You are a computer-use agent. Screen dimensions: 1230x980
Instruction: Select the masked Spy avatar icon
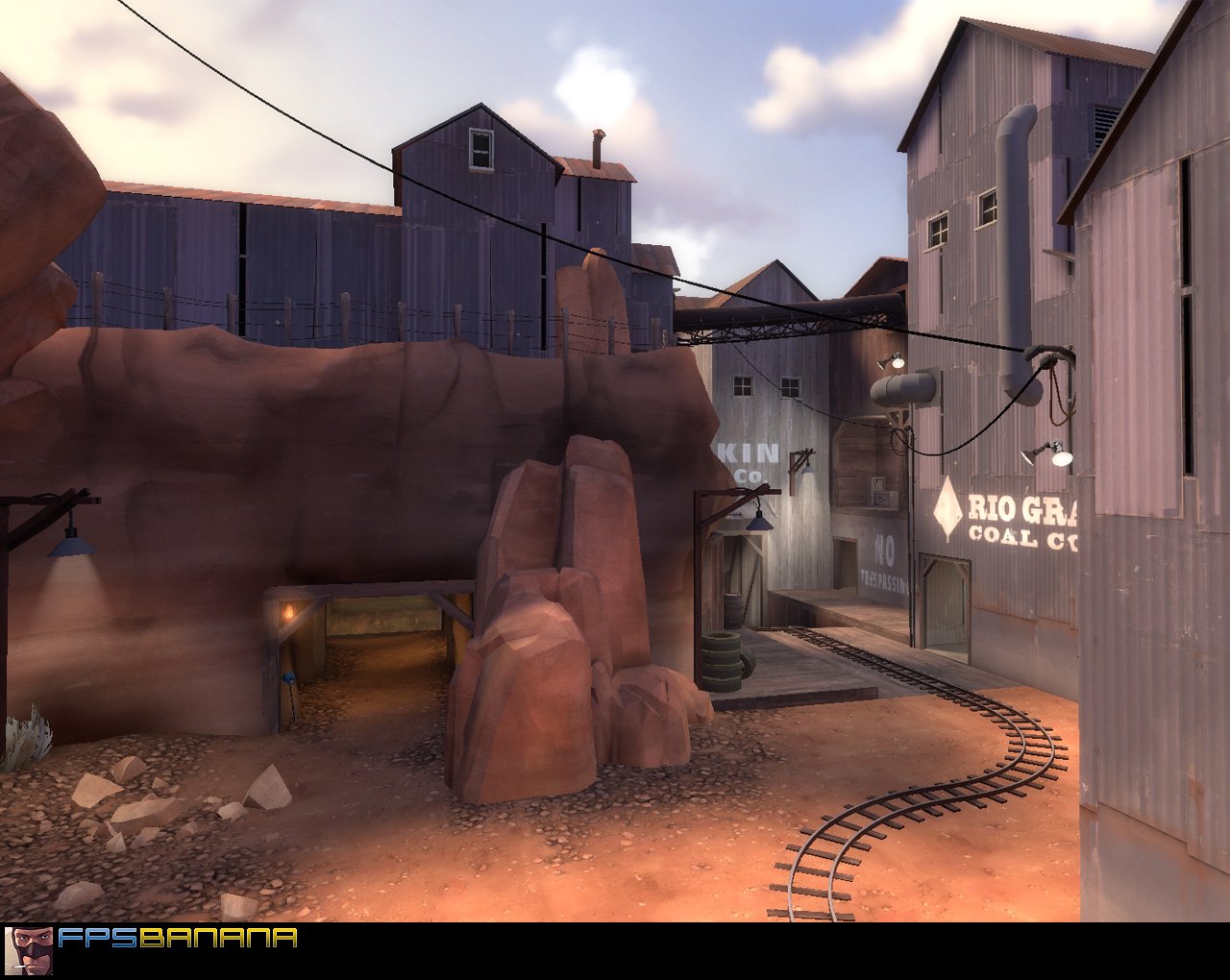(x=28, y=947)
